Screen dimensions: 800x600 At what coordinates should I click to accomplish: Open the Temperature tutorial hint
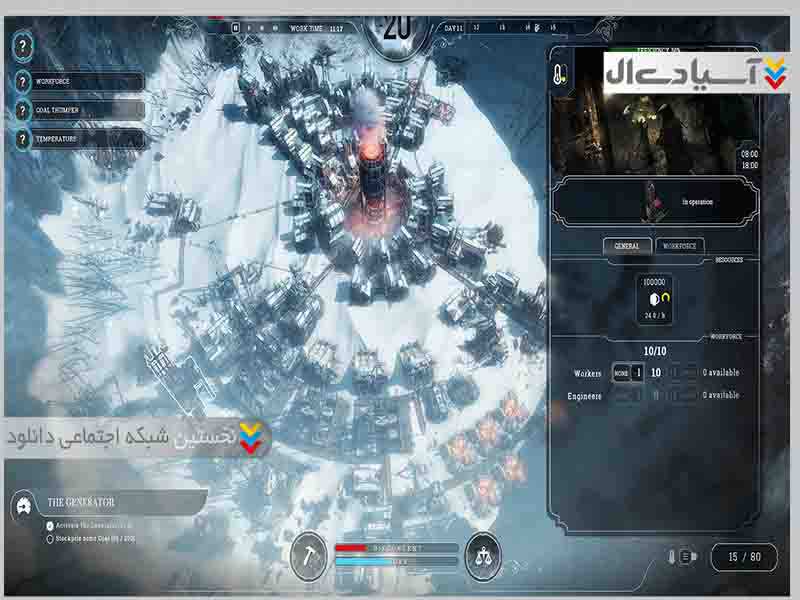coord(80,140)
